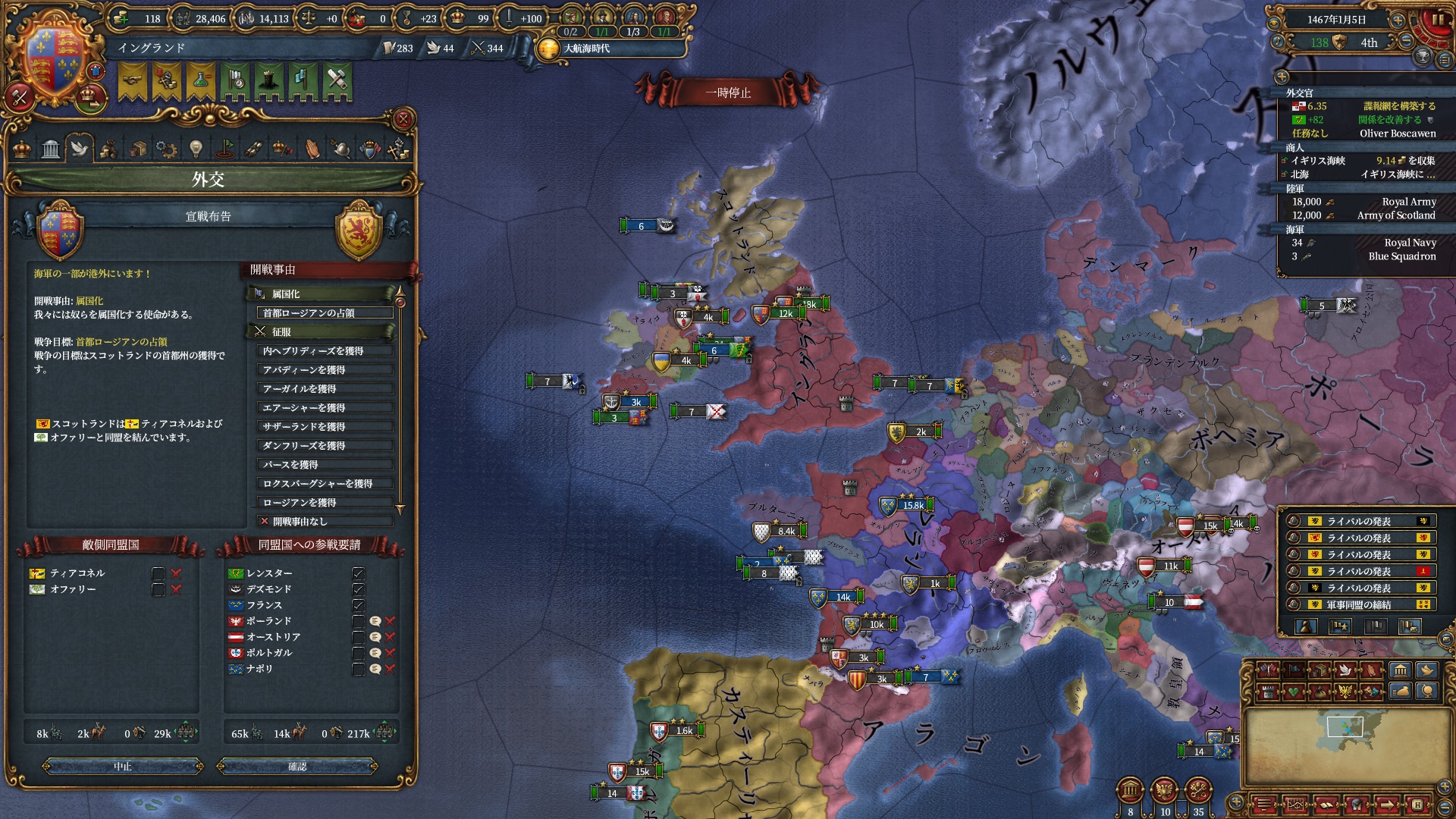Select ロージアンを獲得 war goal
The height and width of the screenshot is (819, 1456).
(x=325, y=503)
